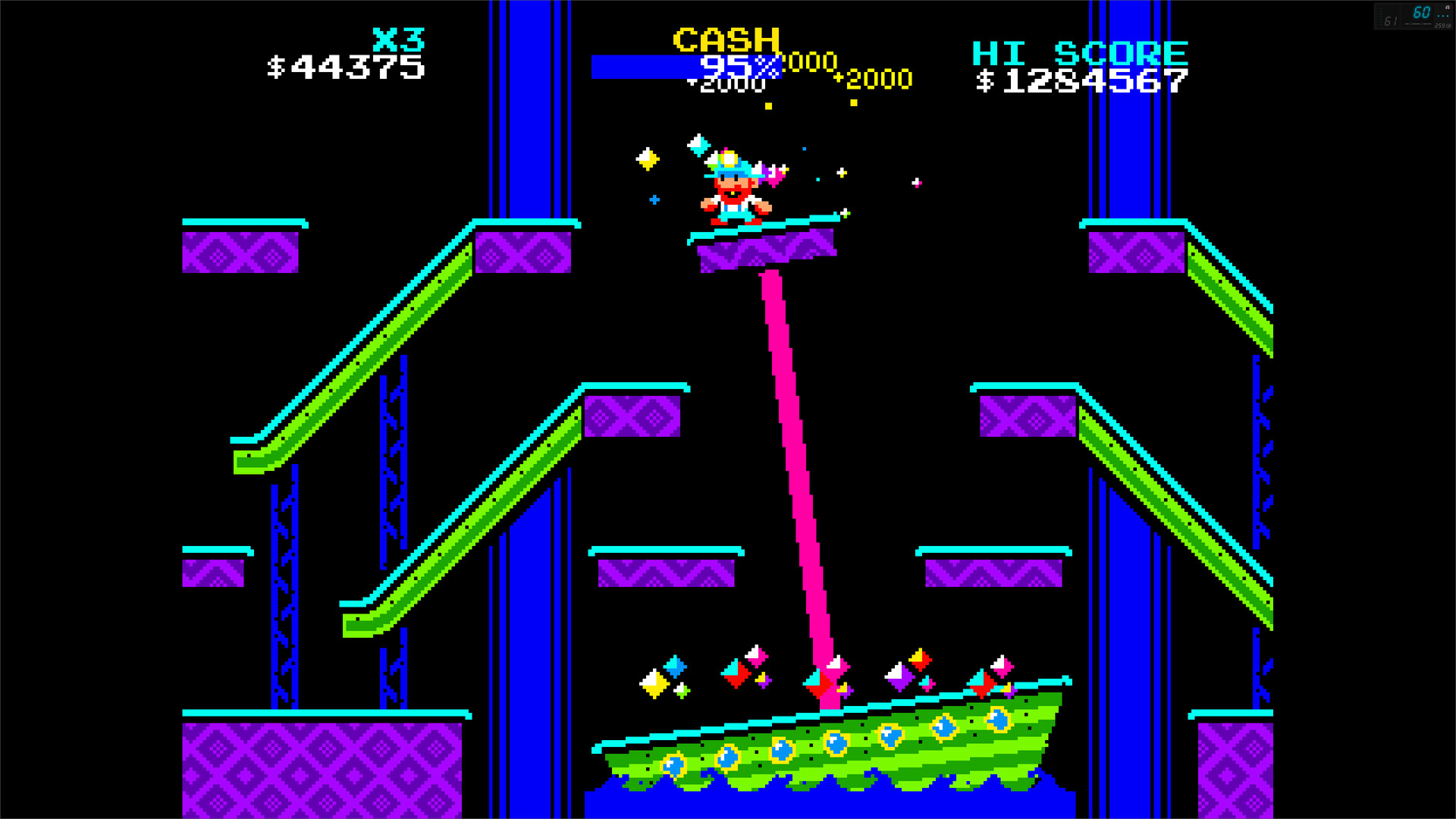This screenshot has width=1456, height=819.
Task: Click the red A! indicator in the performance overlay
Action: (x=1448, y=8)
